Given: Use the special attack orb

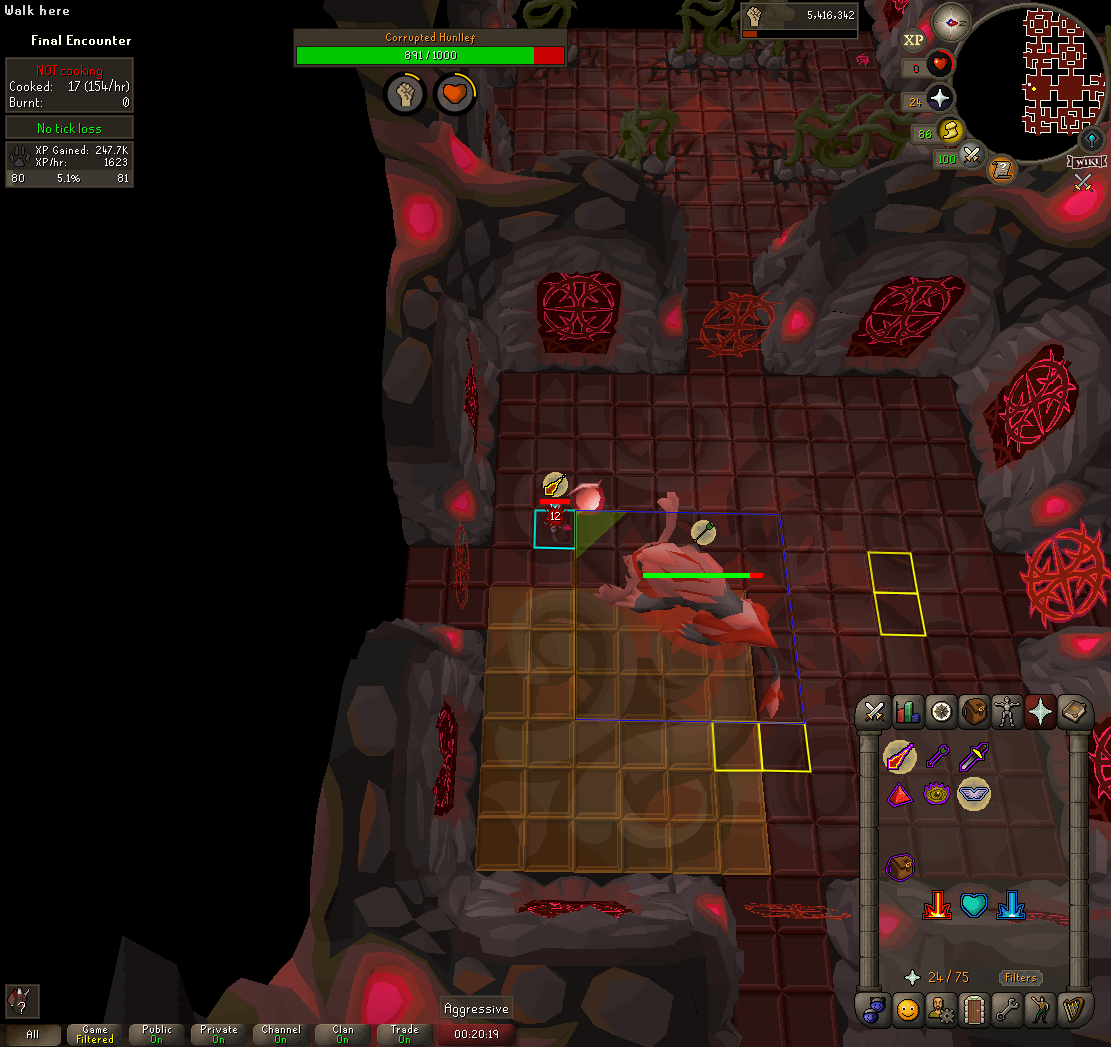Looking at the screenshot, I should [x=970, y=156].
